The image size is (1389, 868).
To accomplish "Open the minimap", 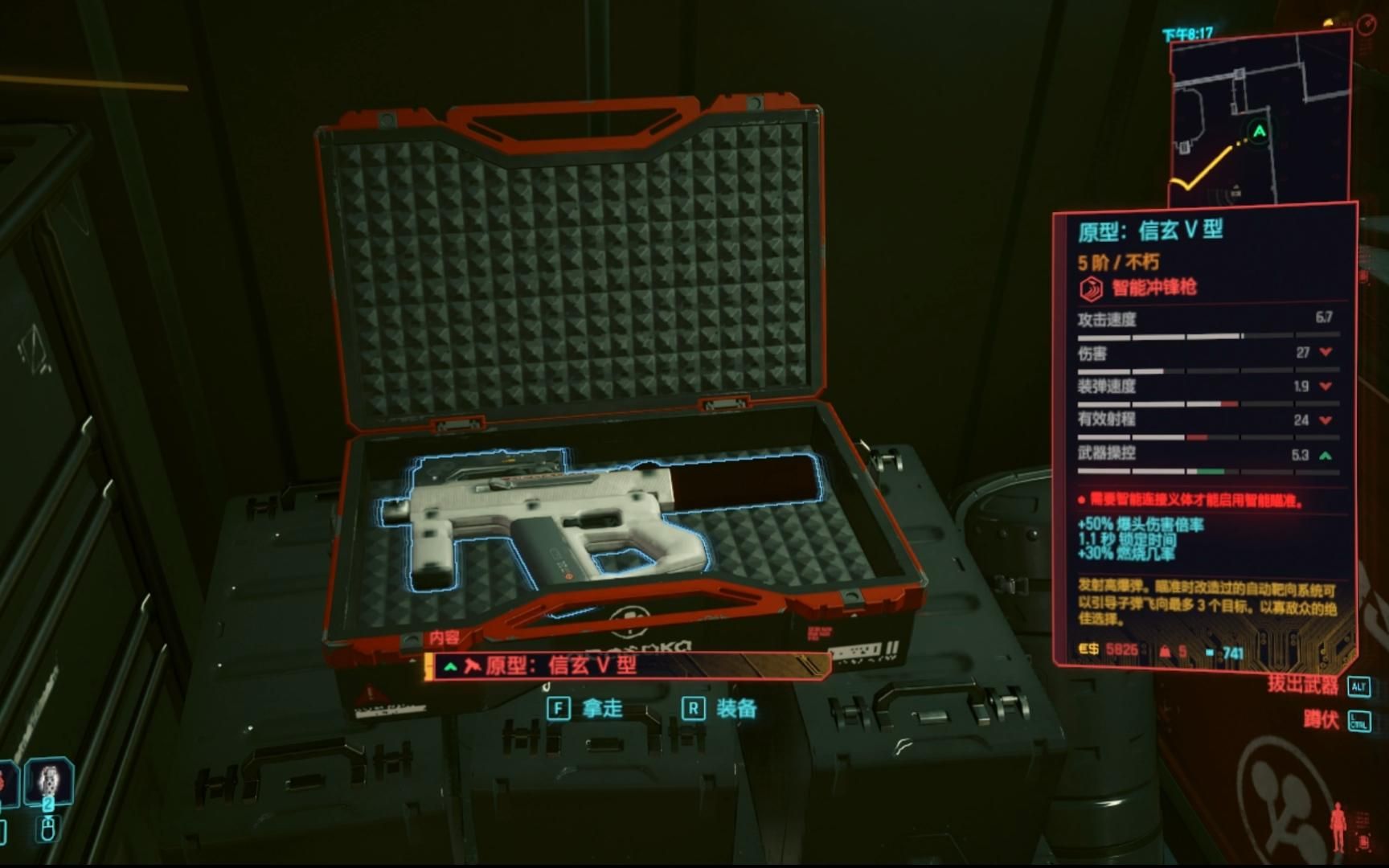I will pos(1259,119).
